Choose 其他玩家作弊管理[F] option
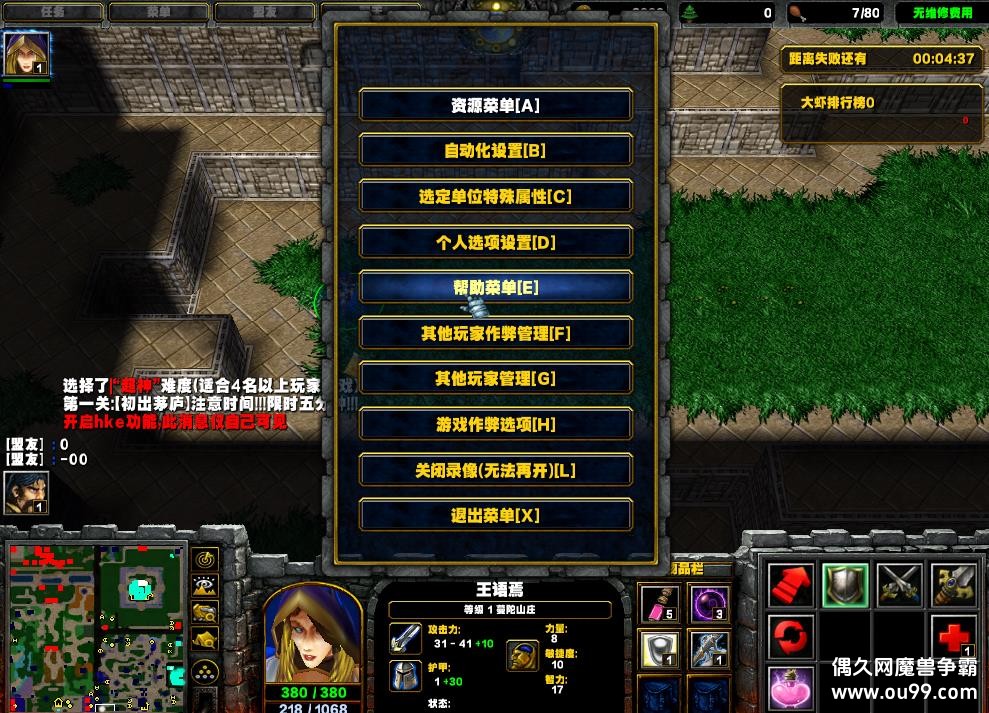 pyautogui.click(x=495, y=334)
